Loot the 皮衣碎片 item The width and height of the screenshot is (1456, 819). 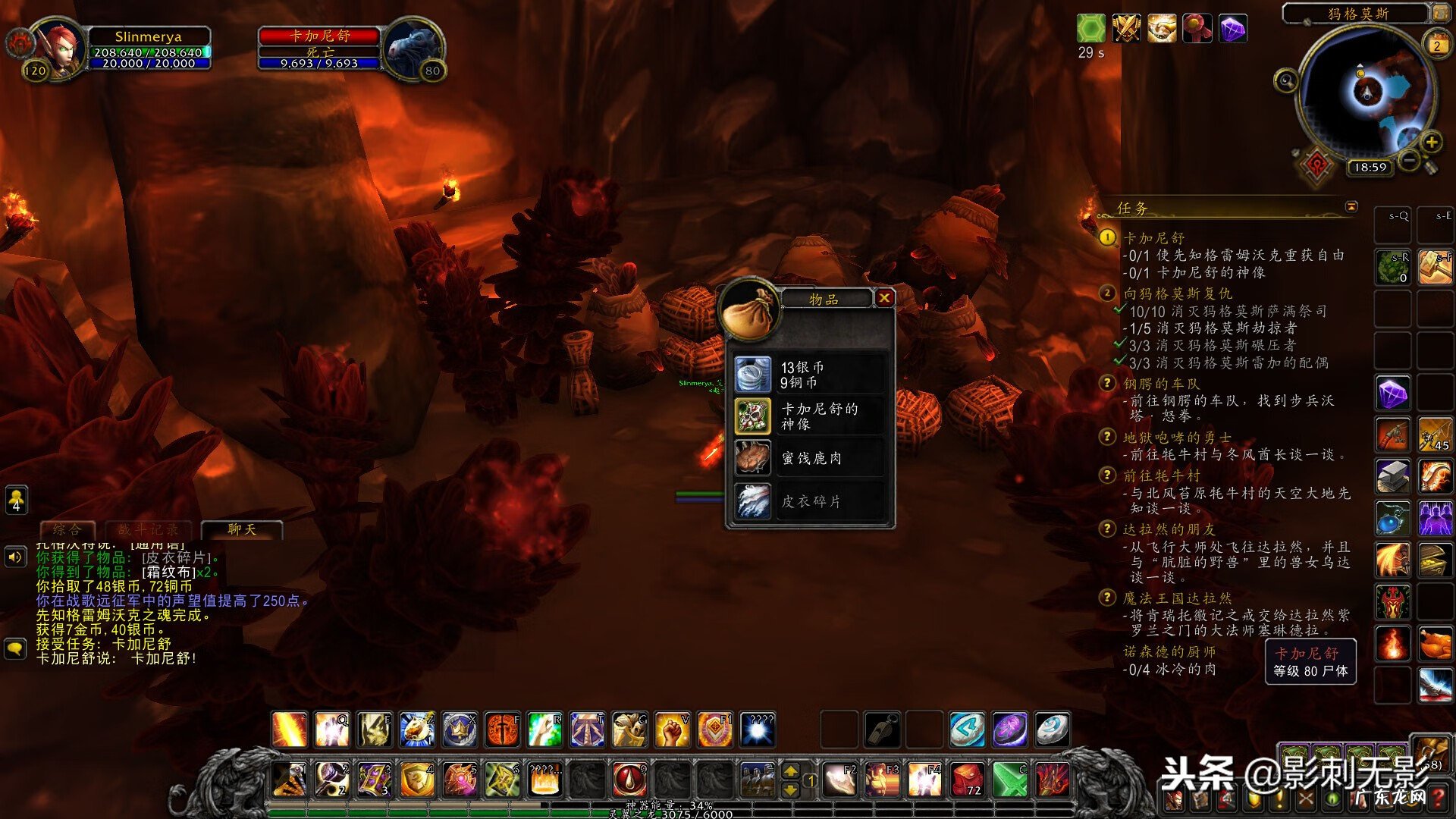pos(753,500)
